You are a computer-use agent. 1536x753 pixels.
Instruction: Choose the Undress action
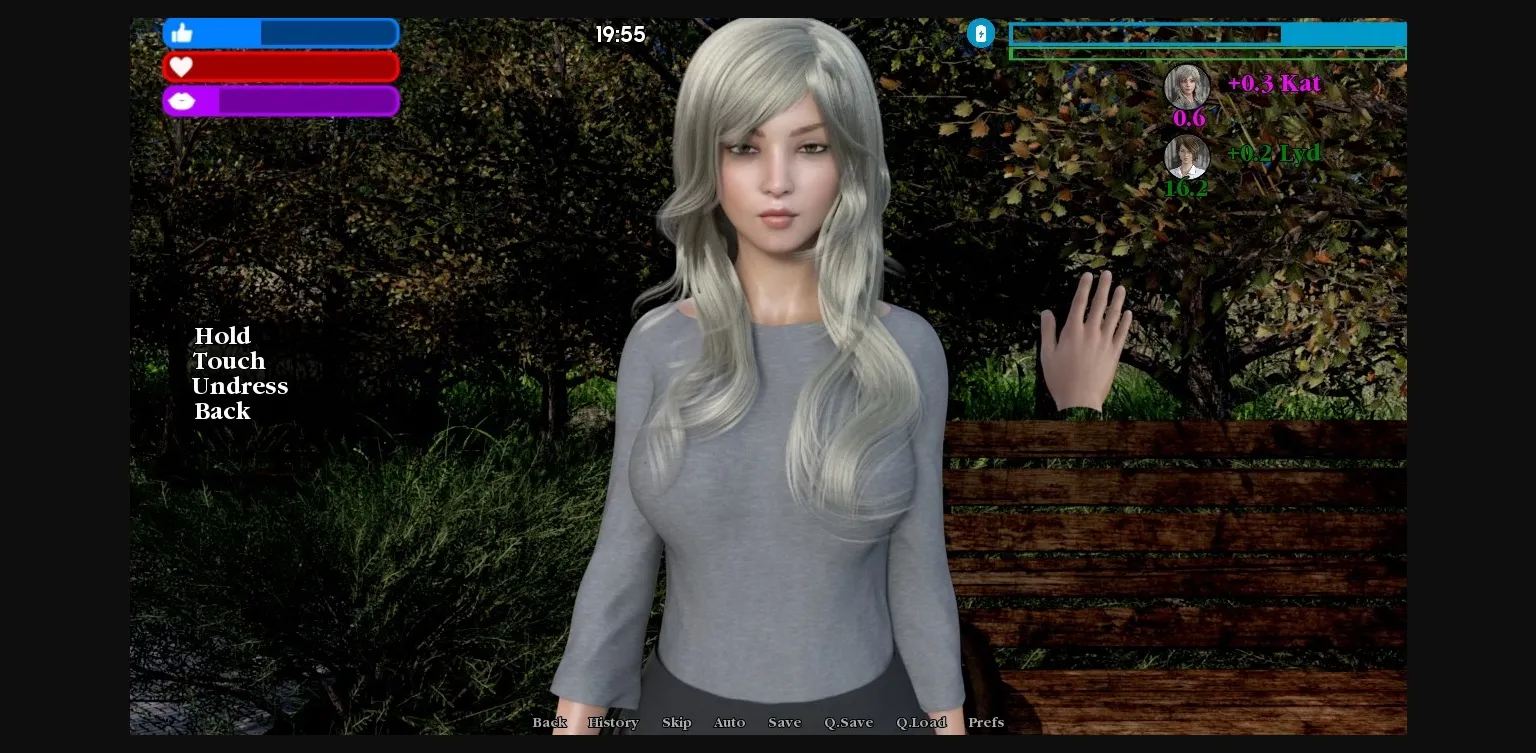[240, 386]
